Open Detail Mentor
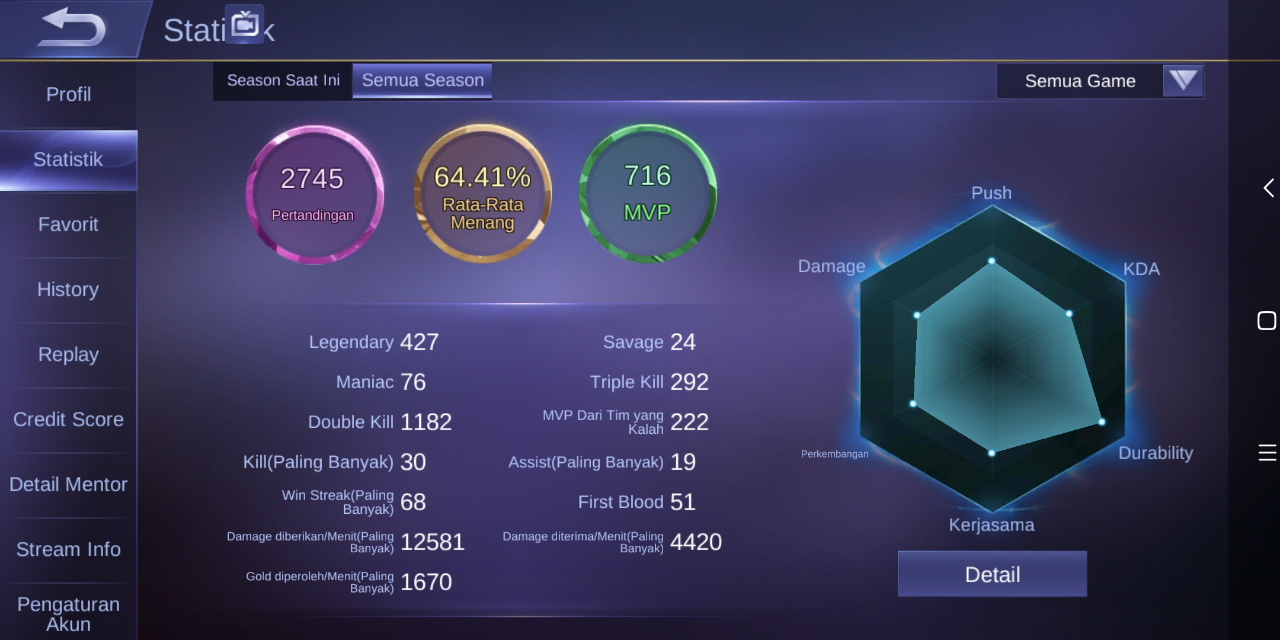 (68, 484)
